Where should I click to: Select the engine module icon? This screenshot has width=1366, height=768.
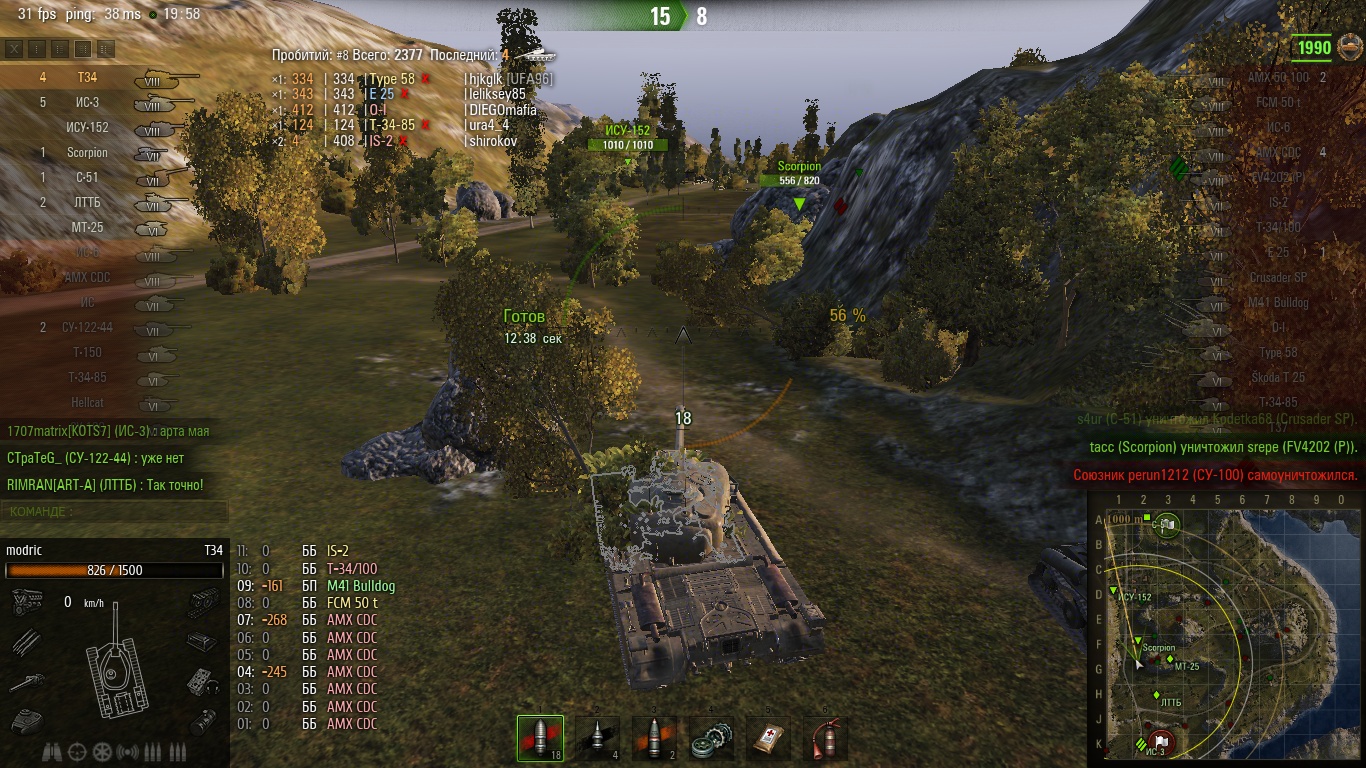pyautogui.click(x=27, y=600)
